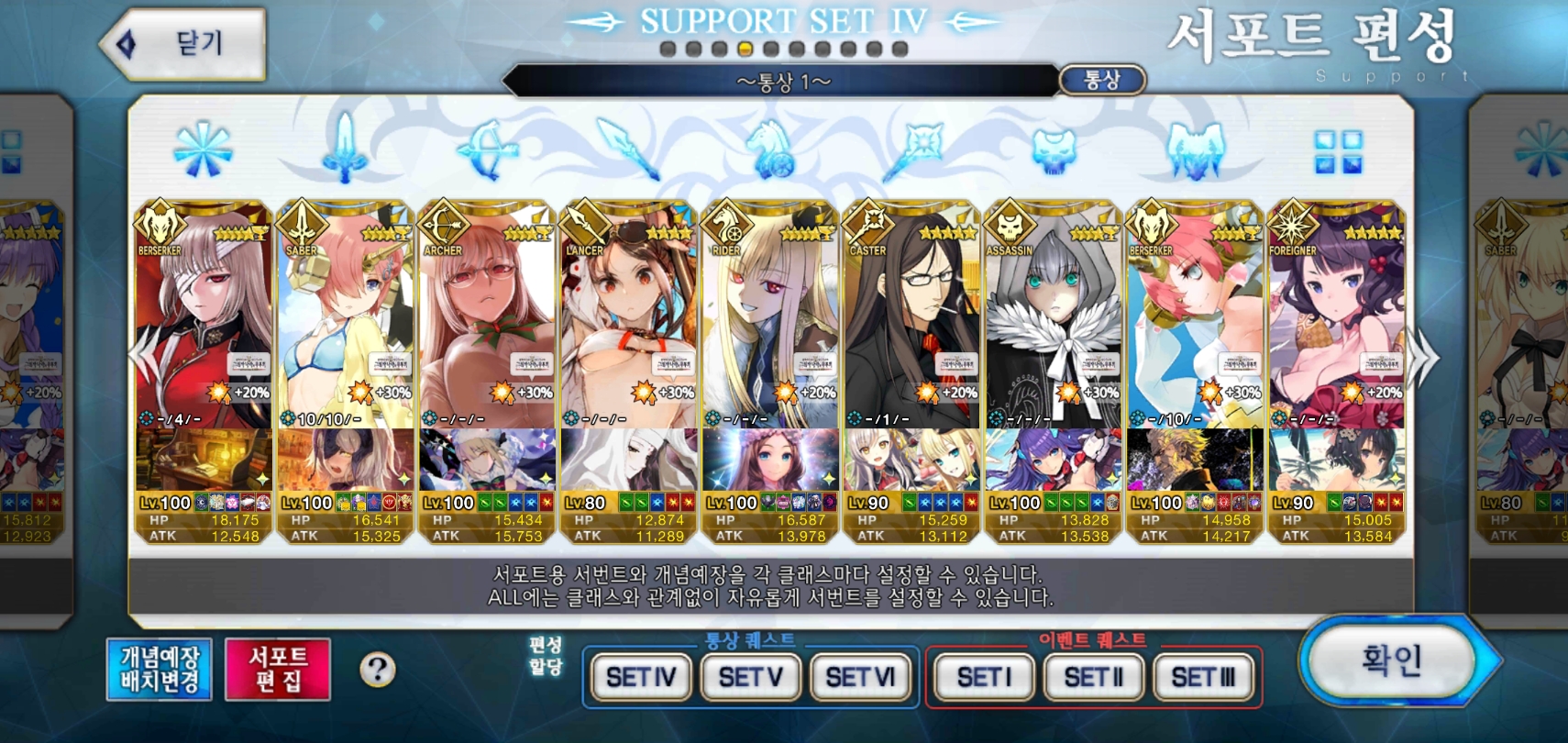Pick the Lancer support servant card
Image resolution: width=1568 pixels, height=743 pixels.
click(x=629, y=321)
